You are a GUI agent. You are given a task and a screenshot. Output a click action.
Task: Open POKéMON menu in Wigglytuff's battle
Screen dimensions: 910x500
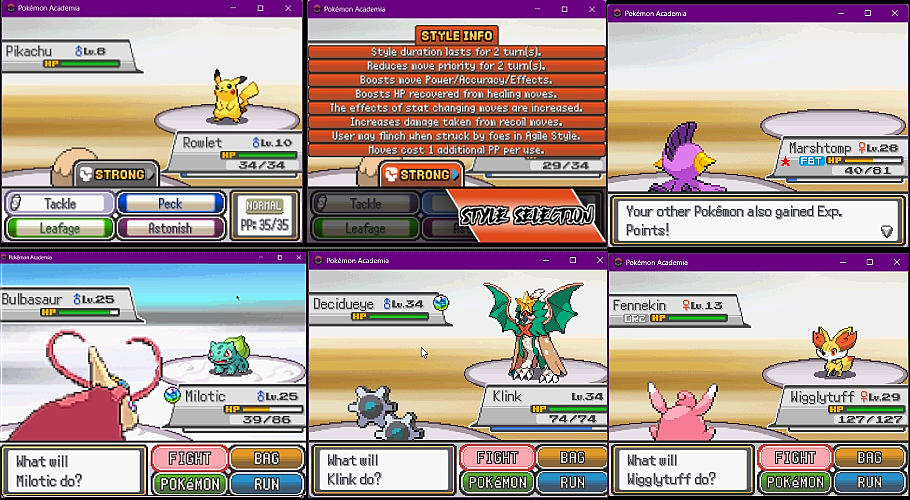795,483
